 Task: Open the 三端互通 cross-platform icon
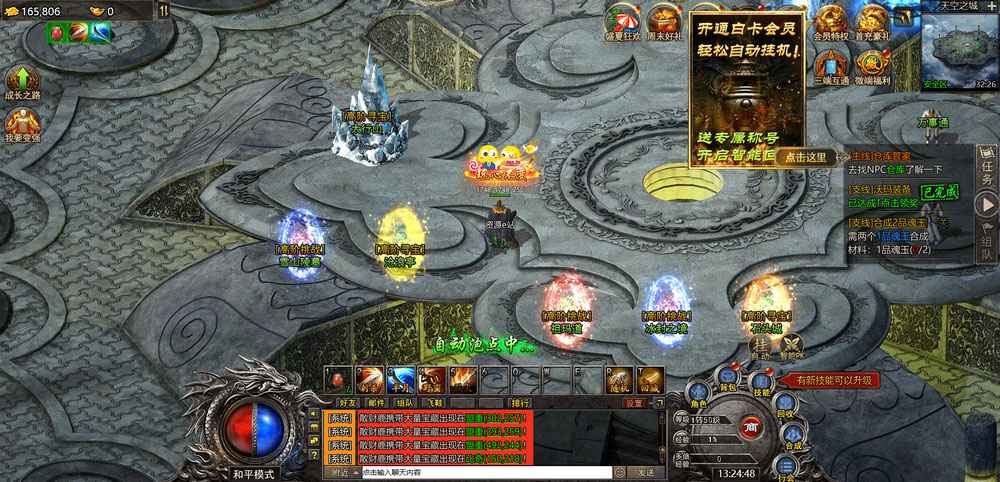pos(830,65)
